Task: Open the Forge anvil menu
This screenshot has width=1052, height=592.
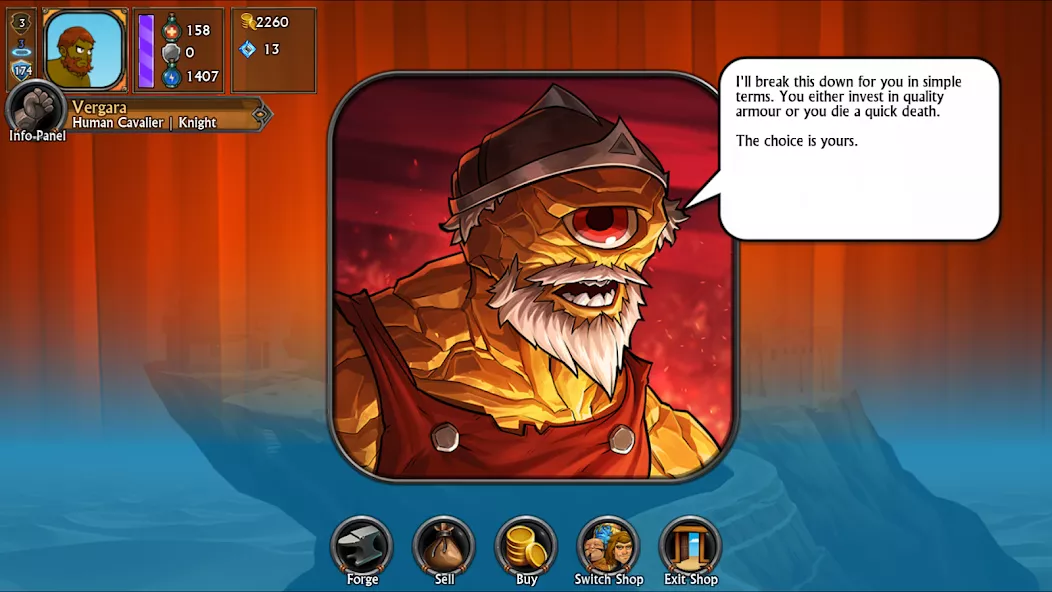Action: pyautogui.click(x=362, y=547)
